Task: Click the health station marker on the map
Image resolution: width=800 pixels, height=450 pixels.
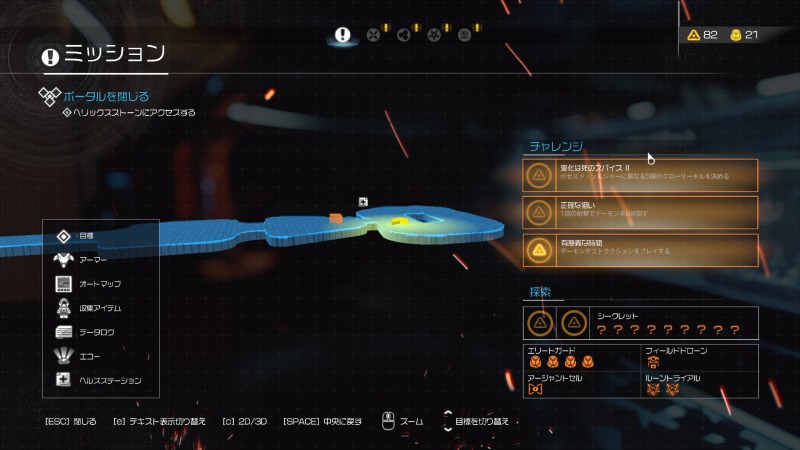Action: coord(363,202)
